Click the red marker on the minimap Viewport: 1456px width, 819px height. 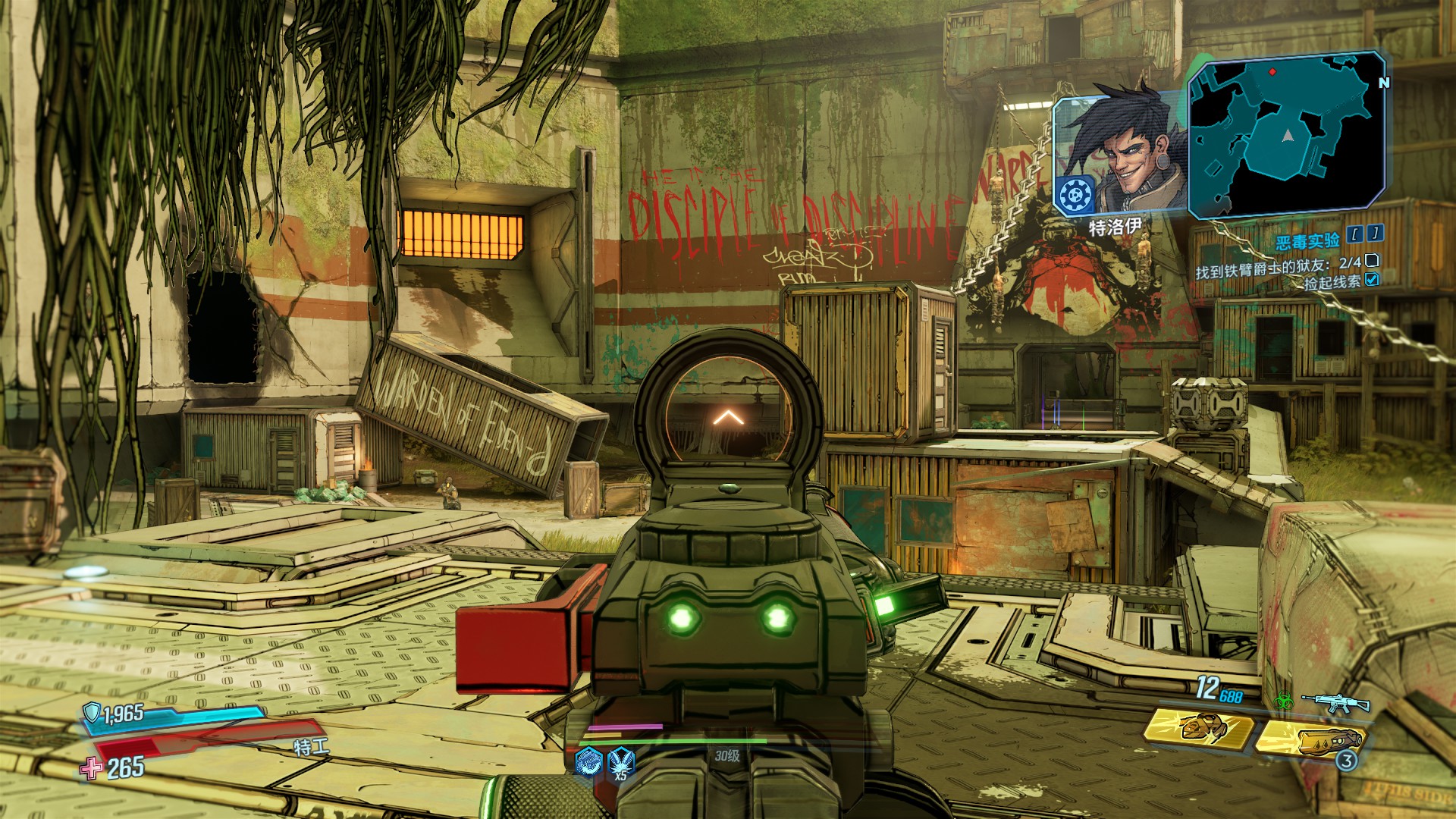[x=1272, y=72]
